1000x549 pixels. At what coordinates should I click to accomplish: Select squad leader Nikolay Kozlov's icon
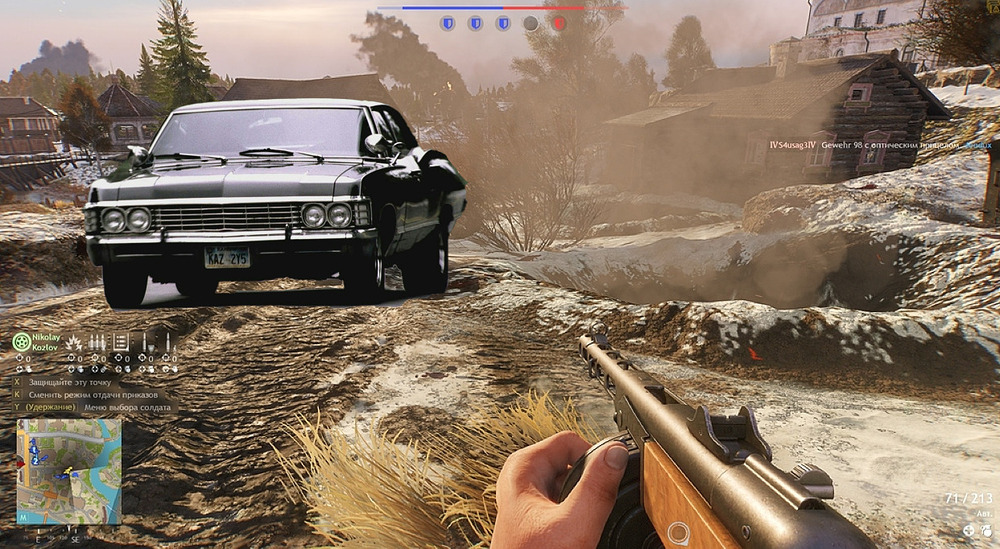pos(20,341)
